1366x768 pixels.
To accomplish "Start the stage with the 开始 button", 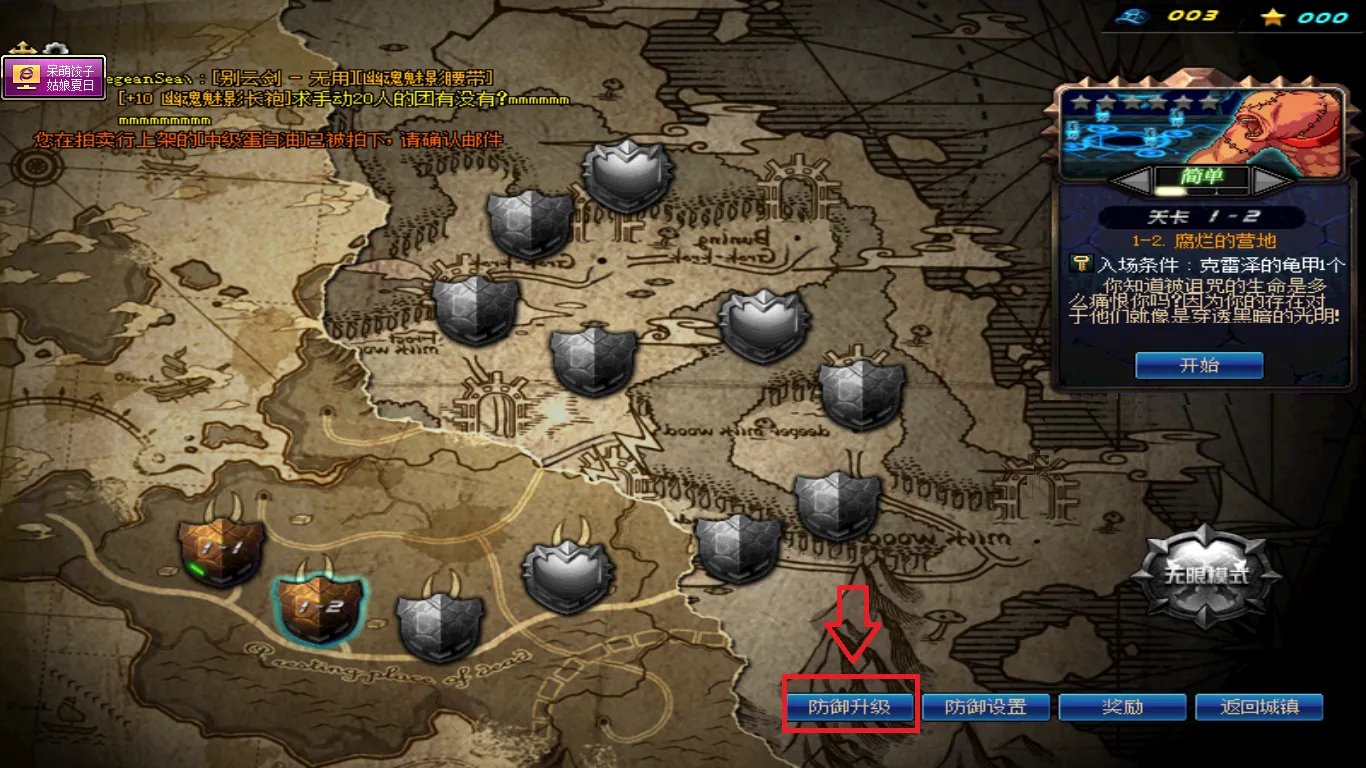I will pyautogui.click(x=1199, y=365).
